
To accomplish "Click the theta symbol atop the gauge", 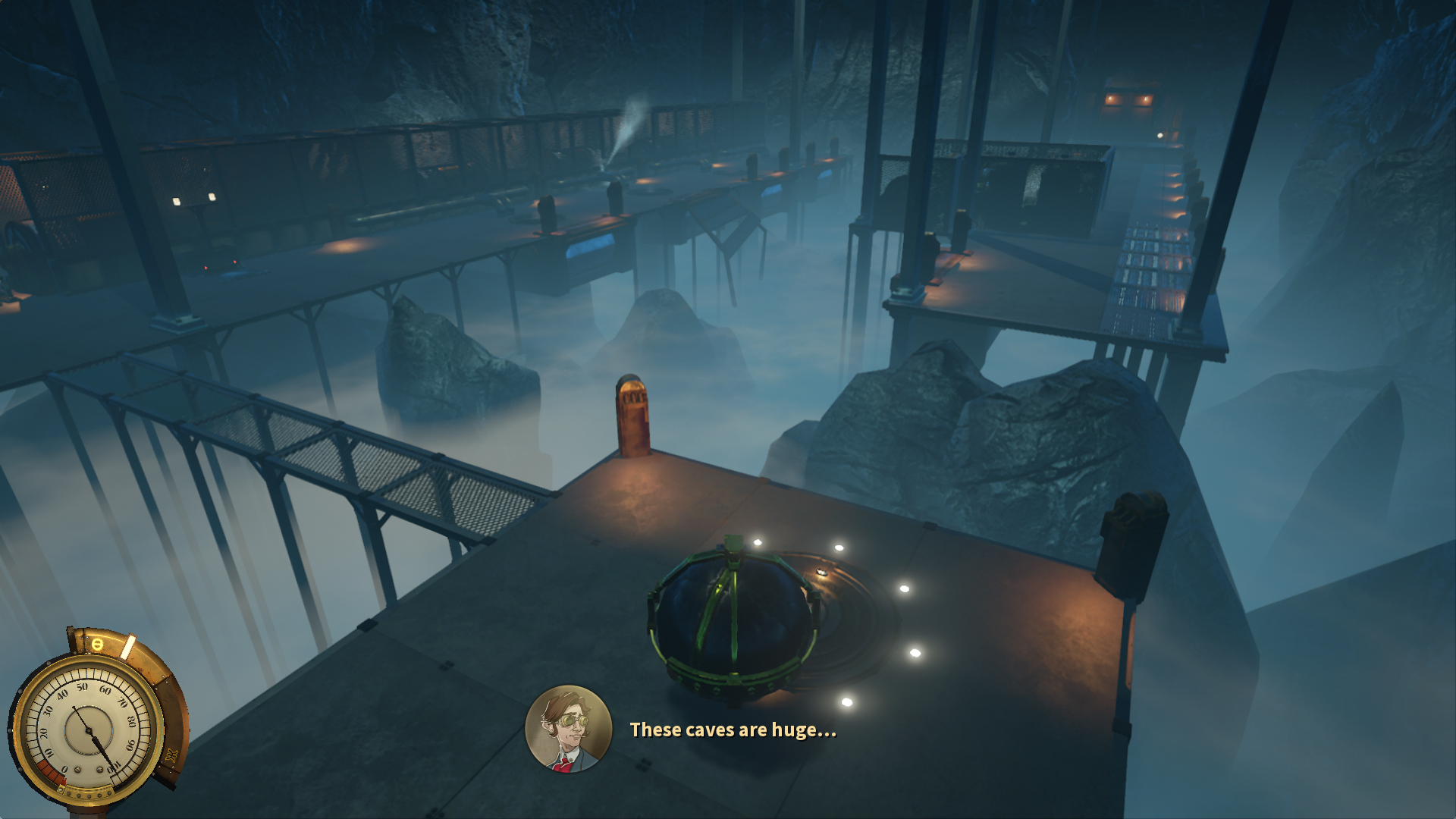I will point(97,644).
